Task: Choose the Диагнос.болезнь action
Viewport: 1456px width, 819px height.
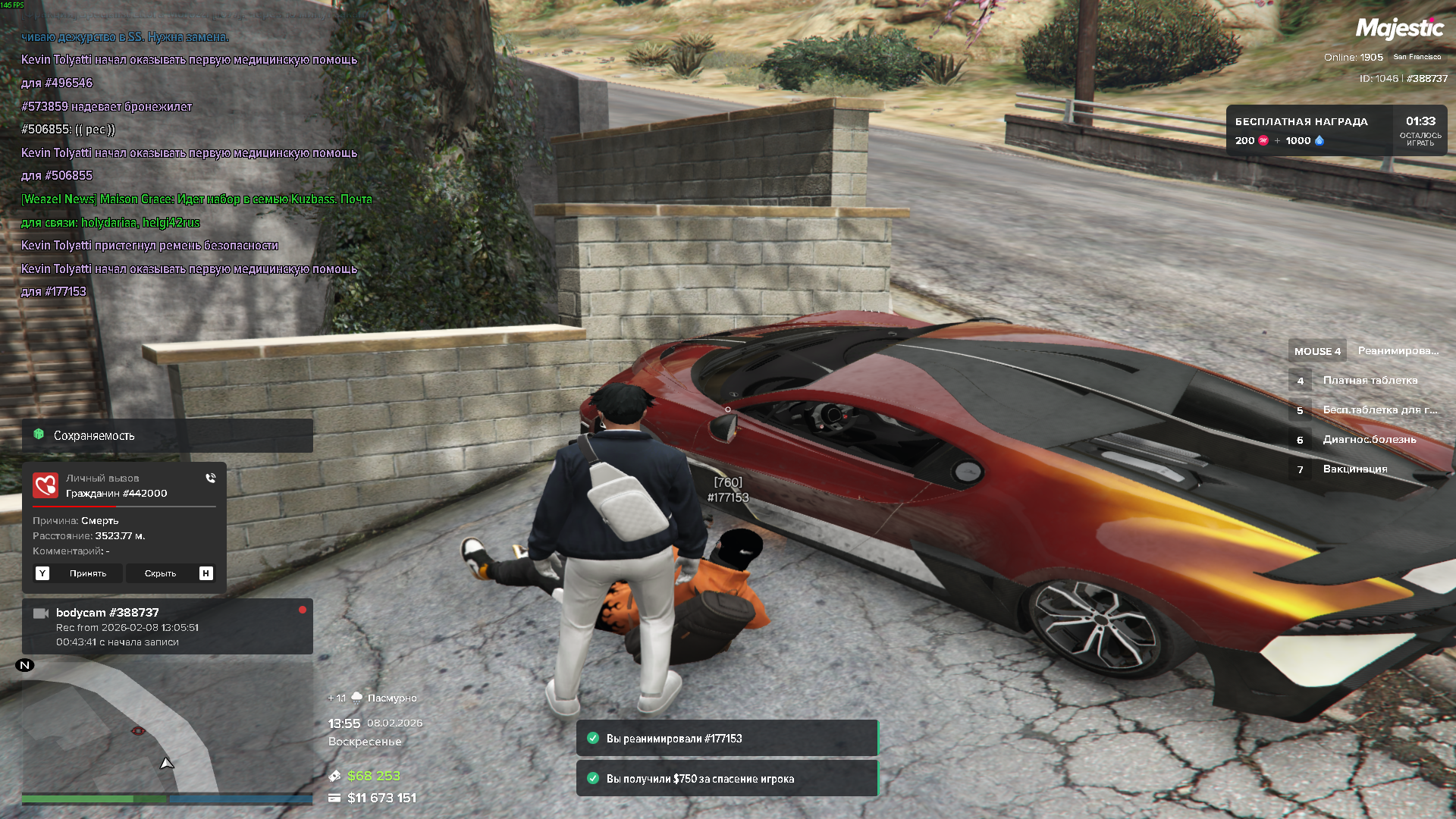Action: (1369, 440)
